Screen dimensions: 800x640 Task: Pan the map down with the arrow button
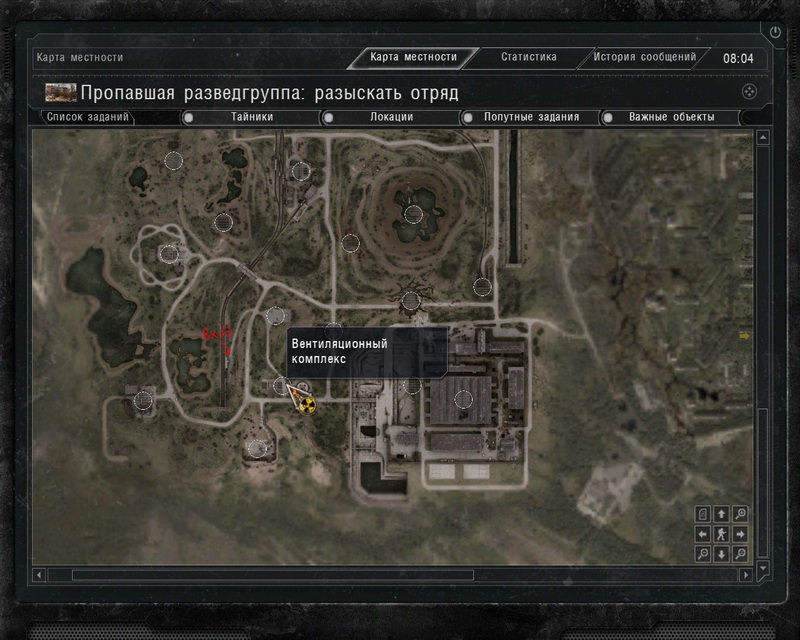[721, 553]
